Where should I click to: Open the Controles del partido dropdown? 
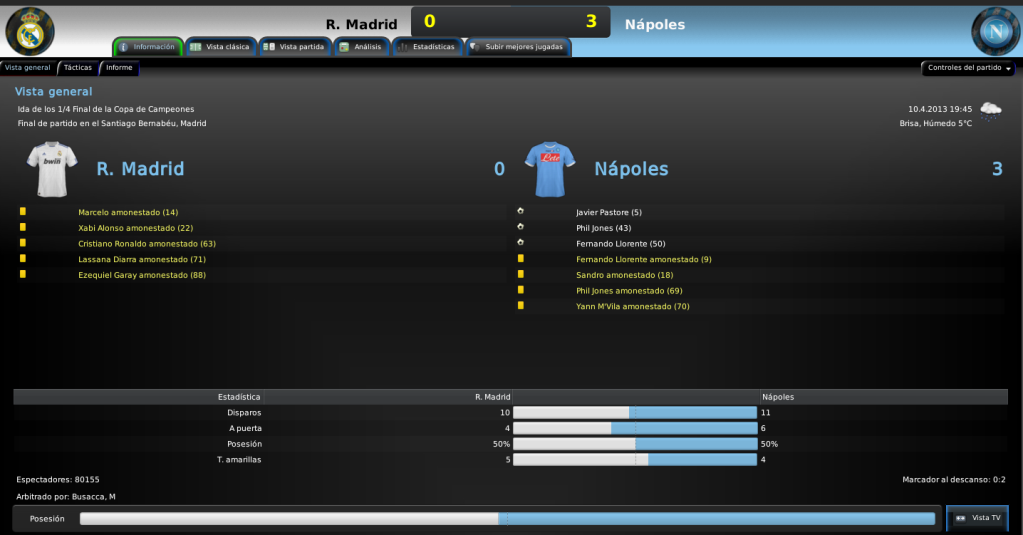968,68
